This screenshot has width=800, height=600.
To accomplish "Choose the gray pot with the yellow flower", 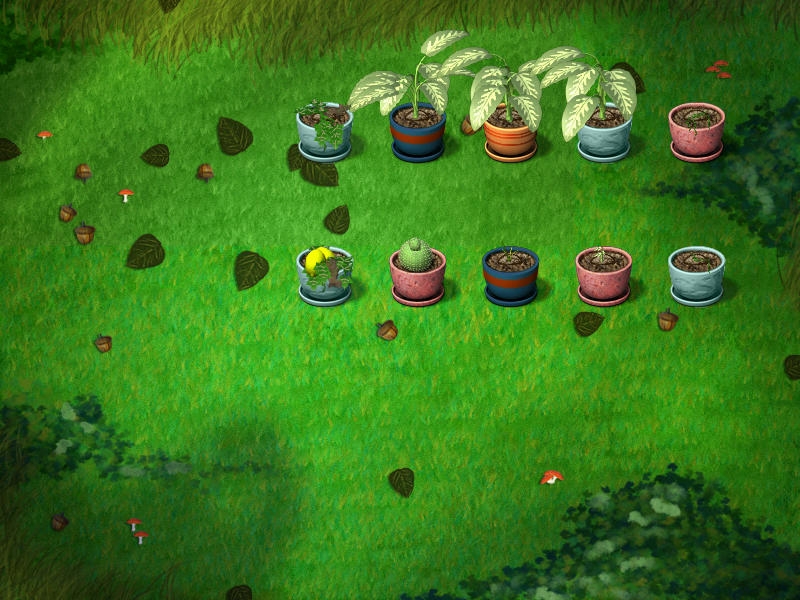I will point(324,275).
